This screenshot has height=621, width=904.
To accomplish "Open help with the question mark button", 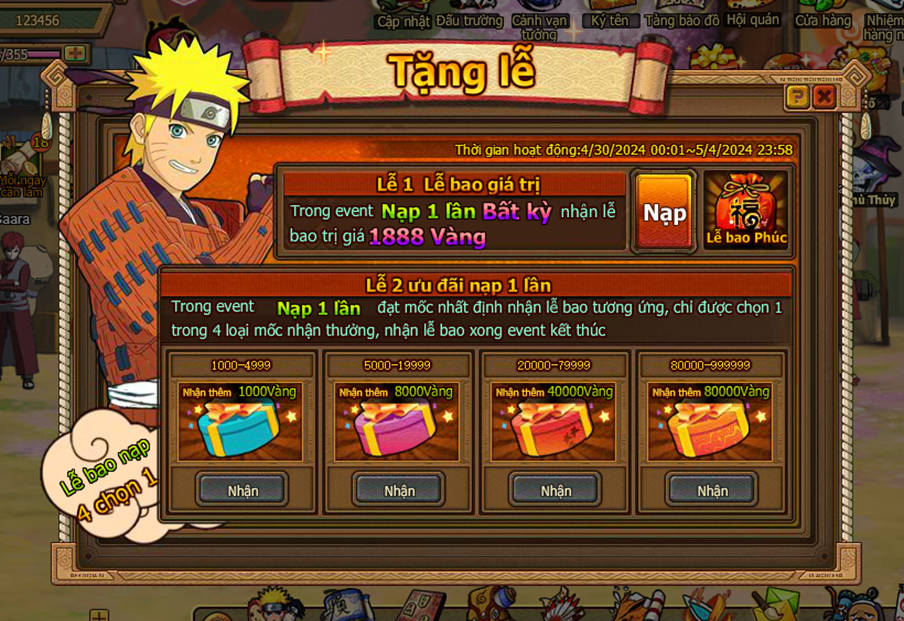I will tap(797, 96).
